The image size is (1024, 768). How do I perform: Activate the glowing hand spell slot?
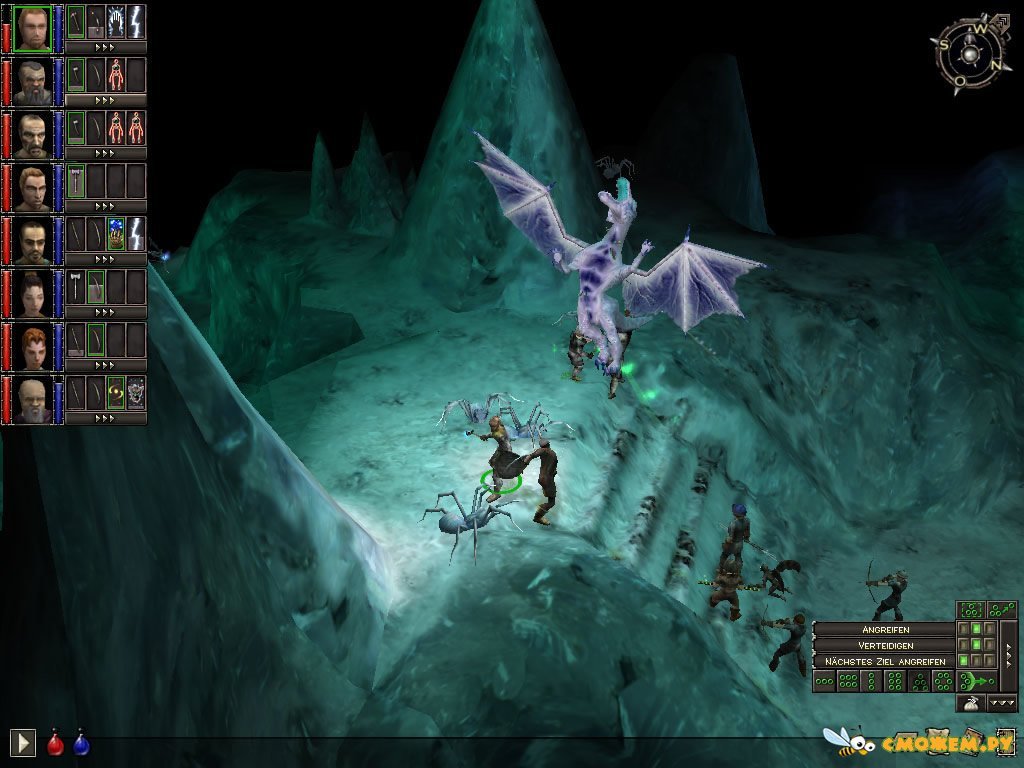point(116,20)
